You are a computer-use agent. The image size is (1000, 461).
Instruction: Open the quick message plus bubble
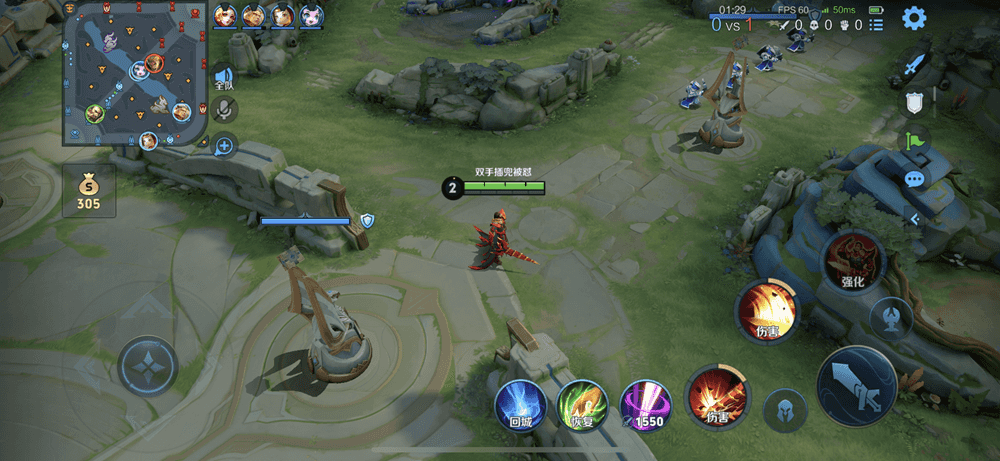[x=224, y=146]
